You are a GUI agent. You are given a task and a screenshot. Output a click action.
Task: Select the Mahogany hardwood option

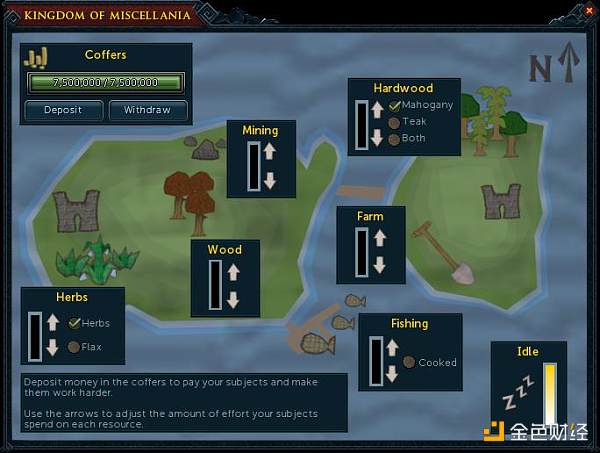[395, 105]
